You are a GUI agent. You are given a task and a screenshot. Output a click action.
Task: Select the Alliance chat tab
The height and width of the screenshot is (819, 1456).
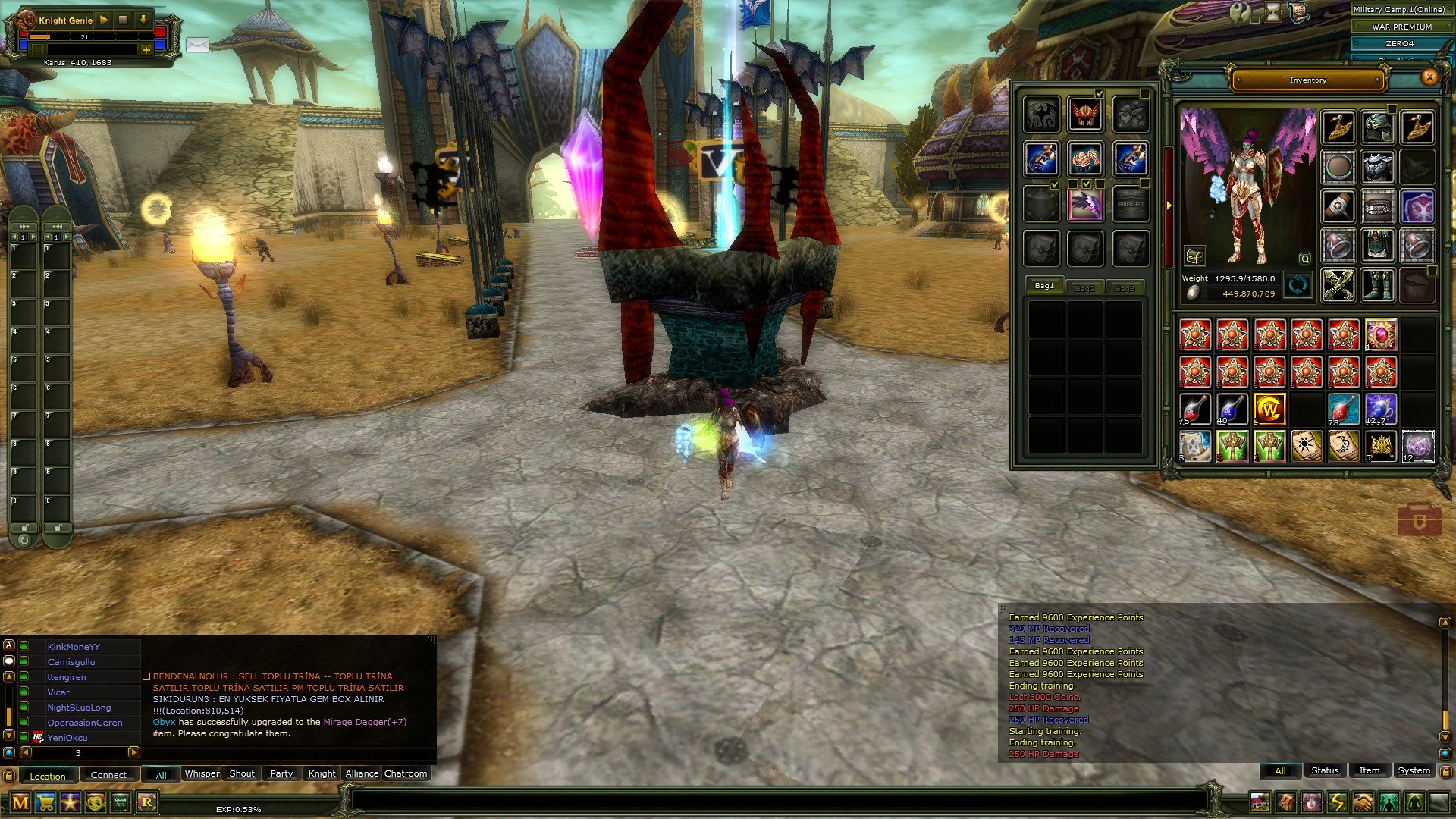tap(362, 773)
